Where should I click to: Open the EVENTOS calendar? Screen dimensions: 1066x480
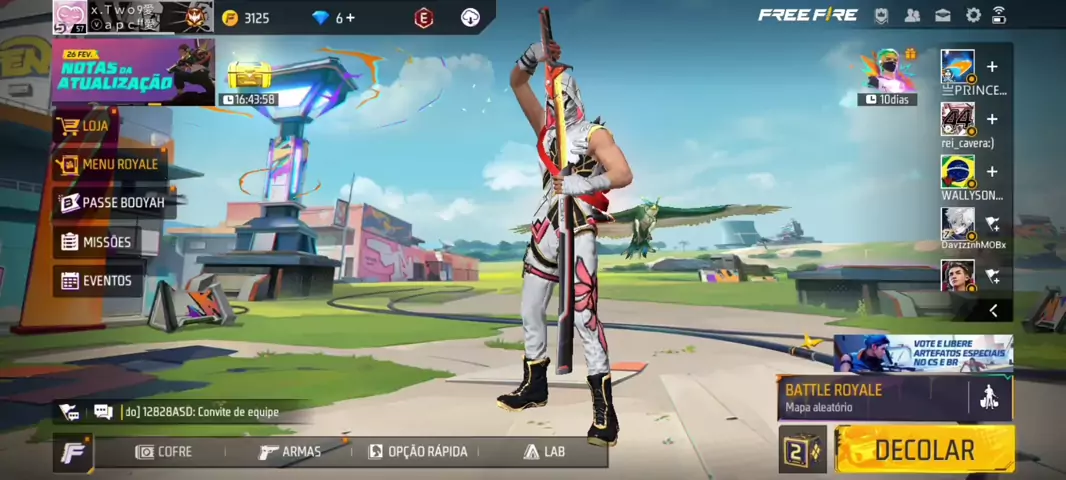(x=97, y=281)
